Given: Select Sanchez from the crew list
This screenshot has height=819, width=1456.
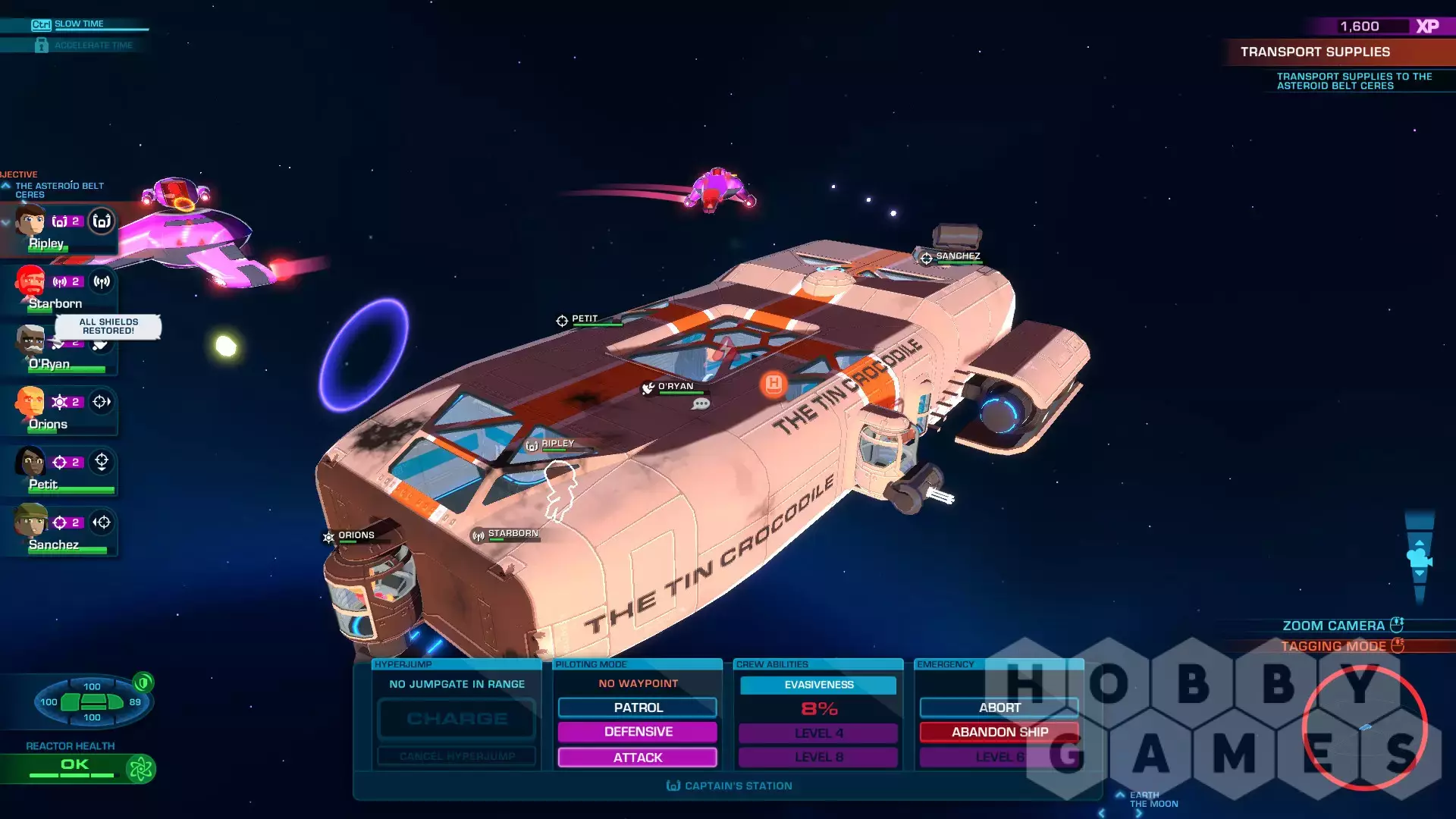Looking at the screenshot, I should [30, 522].
